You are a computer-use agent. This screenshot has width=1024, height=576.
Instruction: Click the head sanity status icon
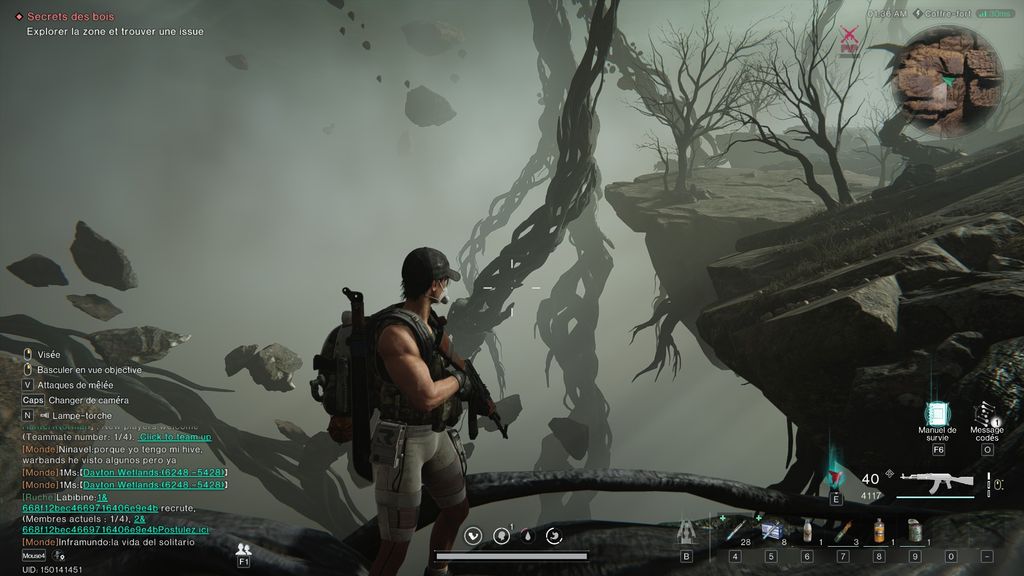(x=501, y=536)
